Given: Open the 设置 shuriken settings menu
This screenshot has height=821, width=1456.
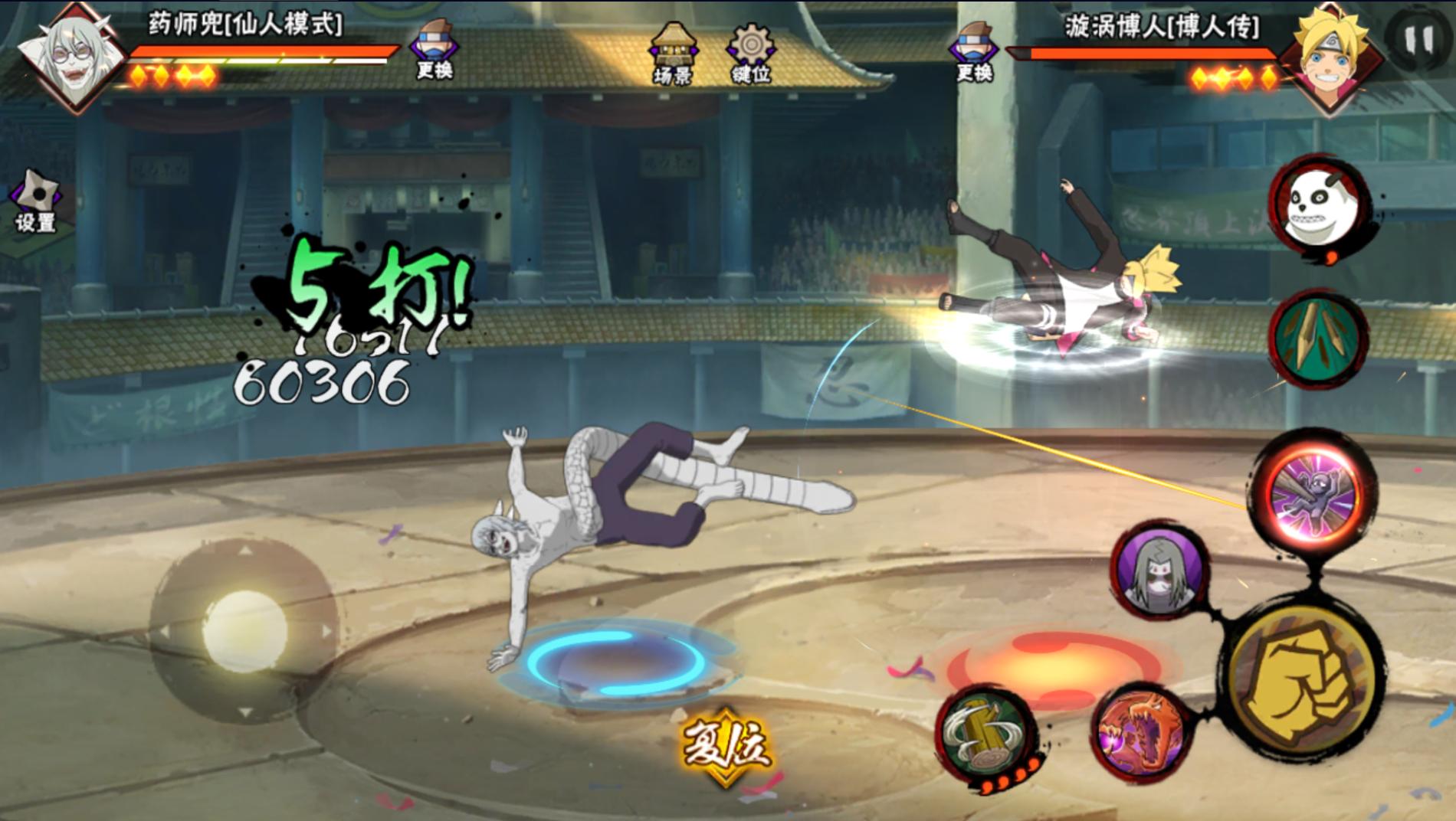Looking at the screenshot, I should (36, 201).
